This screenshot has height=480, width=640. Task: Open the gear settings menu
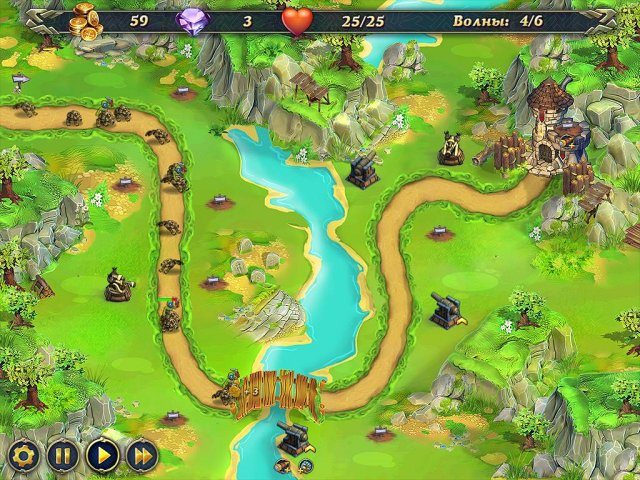22,456
